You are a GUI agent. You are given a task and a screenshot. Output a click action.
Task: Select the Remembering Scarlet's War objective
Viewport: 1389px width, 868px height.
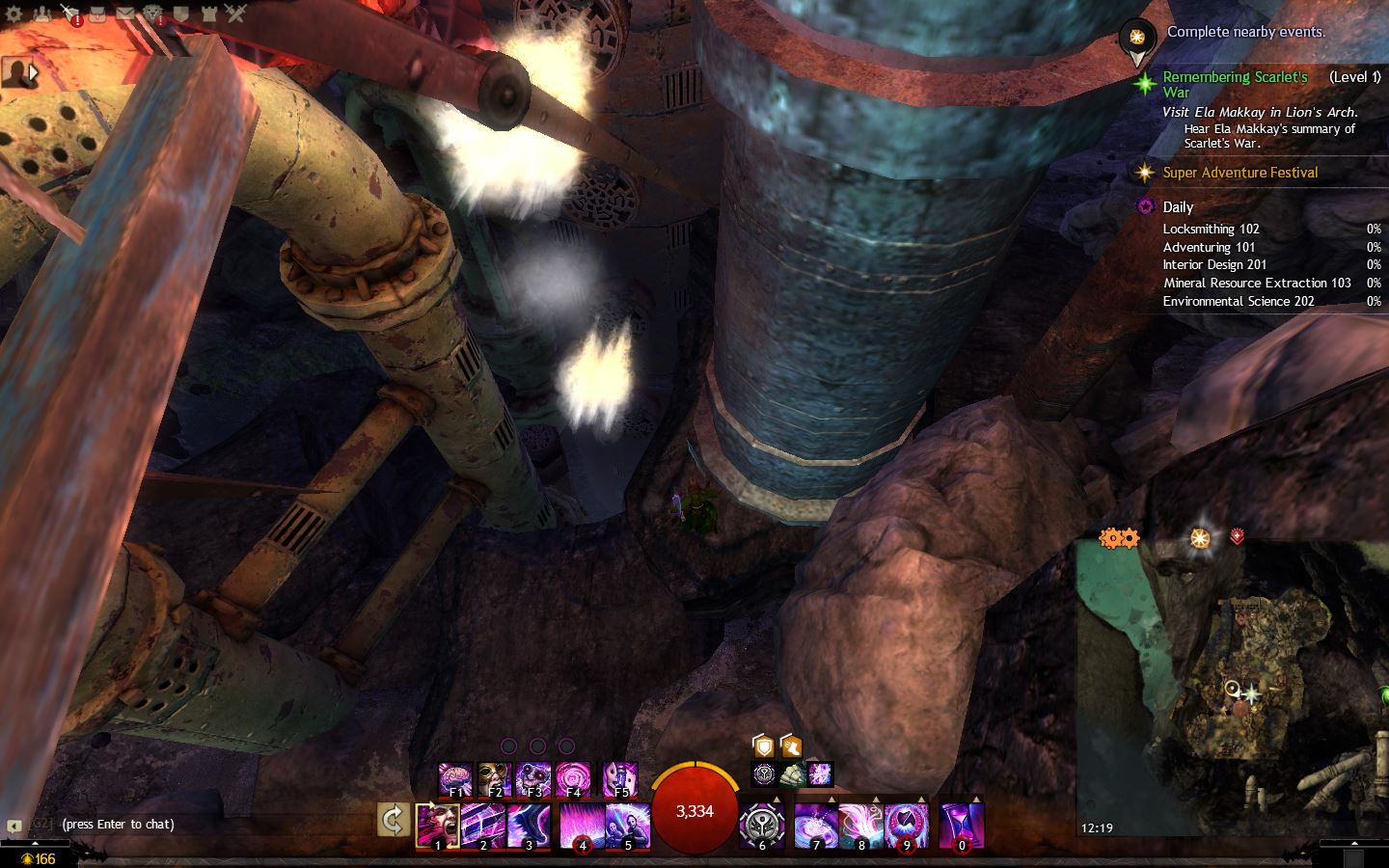pyautogui.click(x=1235, y=84)
